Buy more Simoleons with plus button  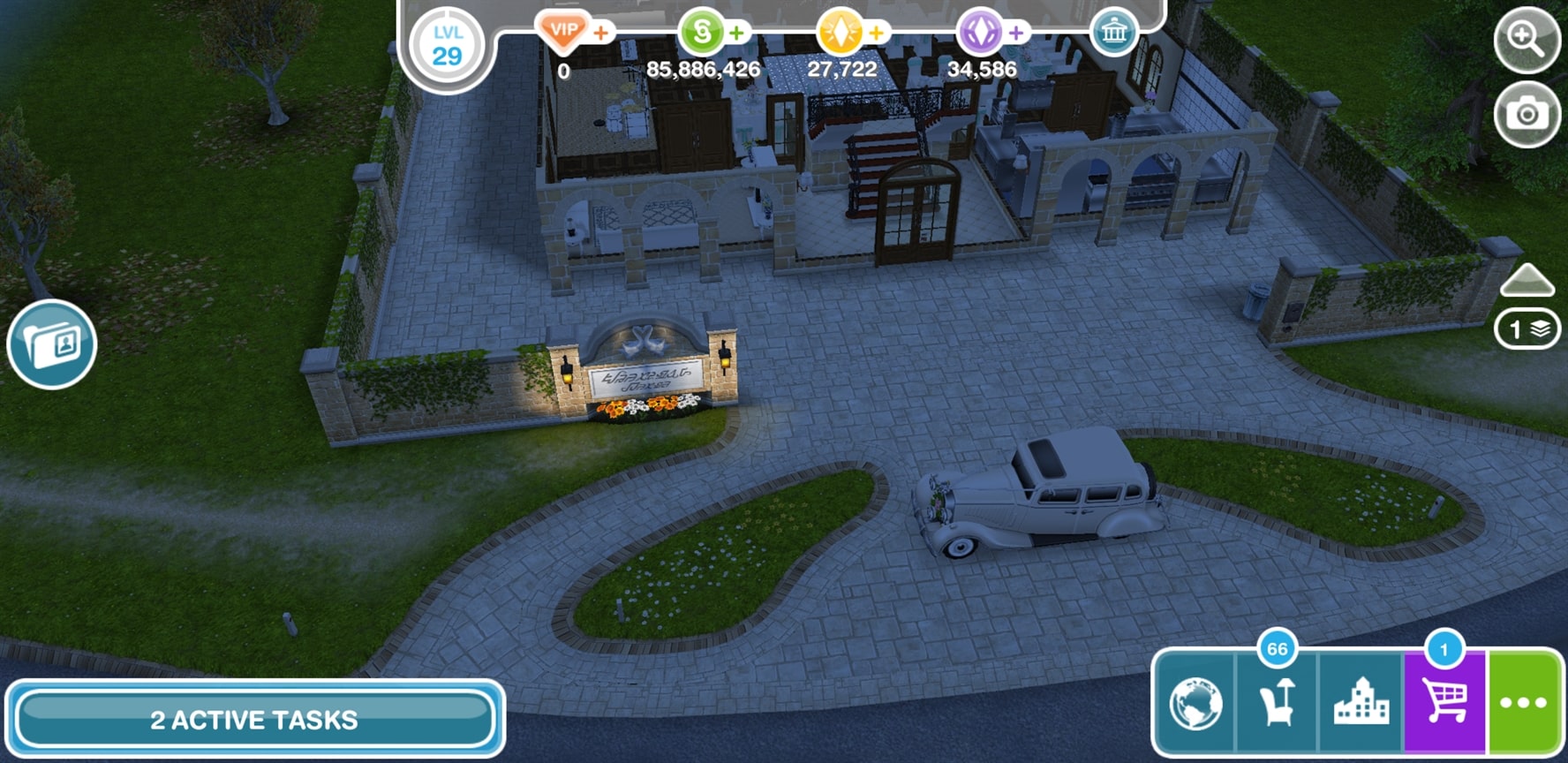click(737, 34)
